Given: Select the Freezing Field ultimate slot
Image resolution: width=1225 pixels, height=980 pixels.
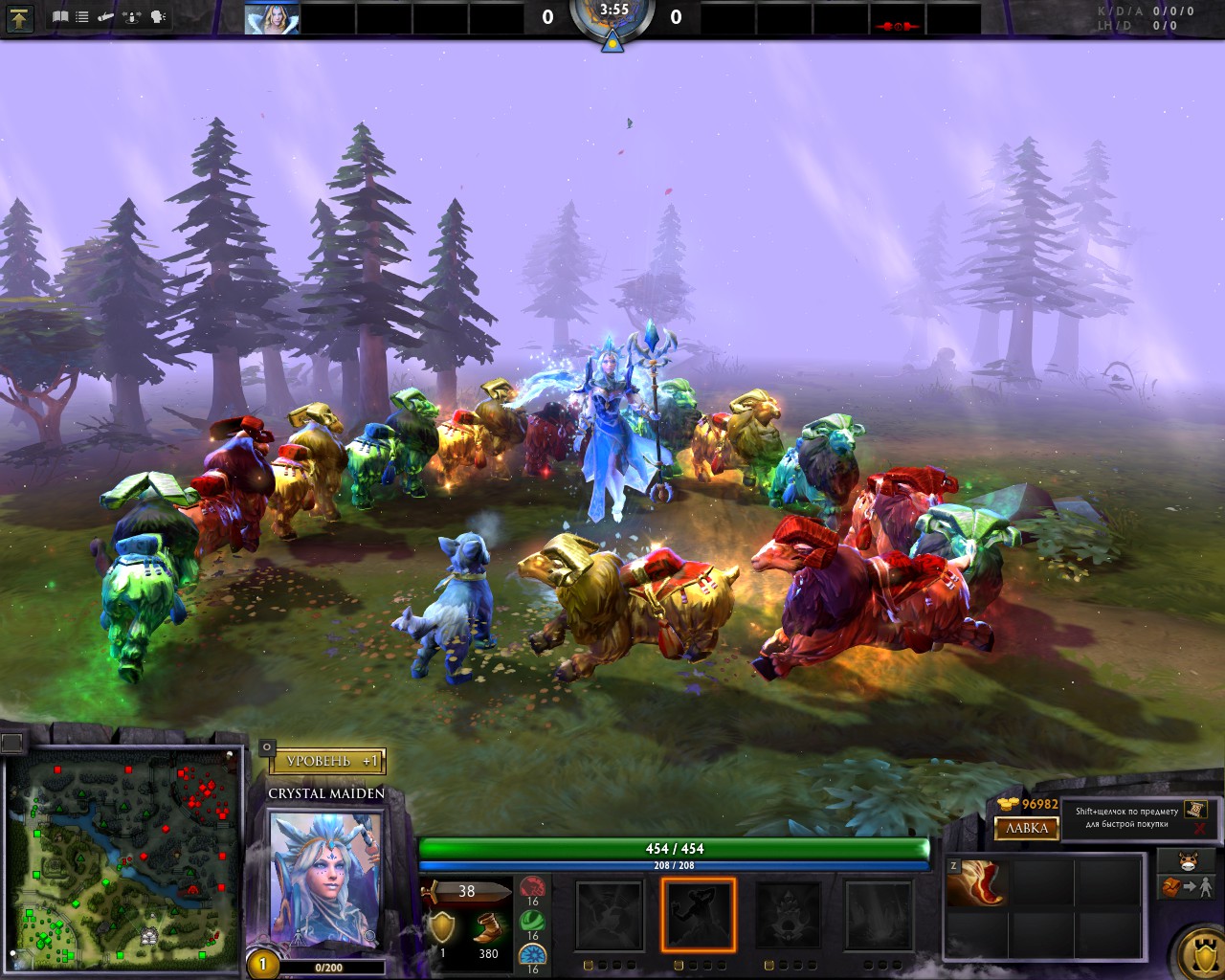Looking at the screenshot, I should click(x=878, y=916).
